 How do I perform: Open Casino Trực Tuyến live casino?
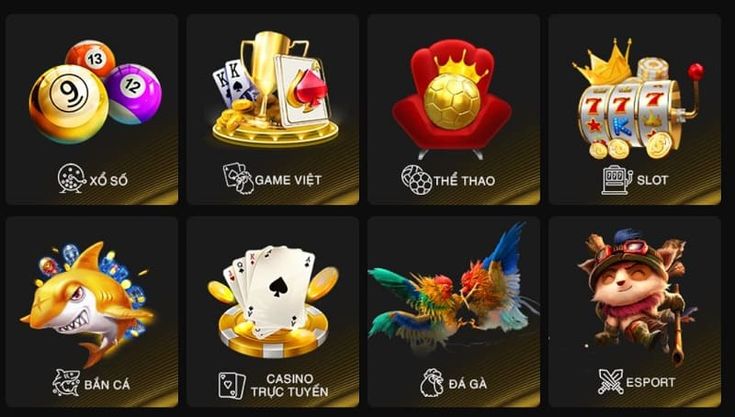click(273, 310)
